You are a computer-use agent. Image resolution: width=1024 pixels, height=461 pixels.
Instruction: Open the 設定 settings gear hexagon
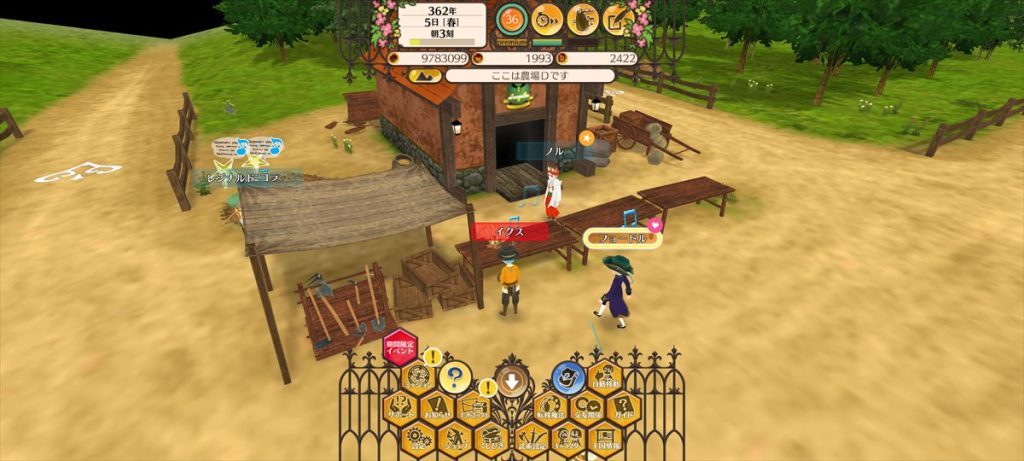pyautogui.click(x=418, y=436)
